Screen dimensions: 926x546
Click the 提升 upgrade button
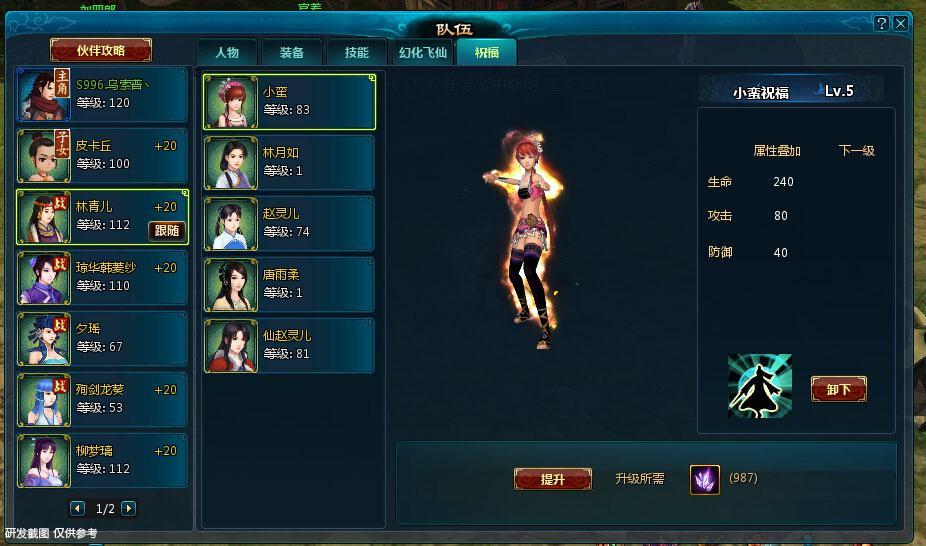click(x=552, y=480)
